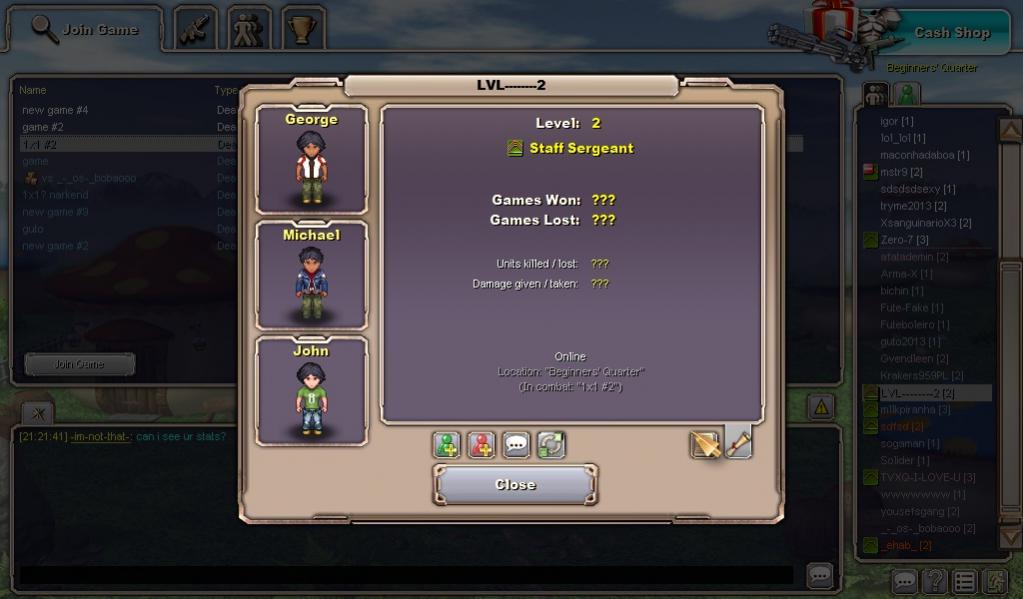Click the red player-plus icon
The height and width of the screenshot is (599, 1023).
click(481, 445)
